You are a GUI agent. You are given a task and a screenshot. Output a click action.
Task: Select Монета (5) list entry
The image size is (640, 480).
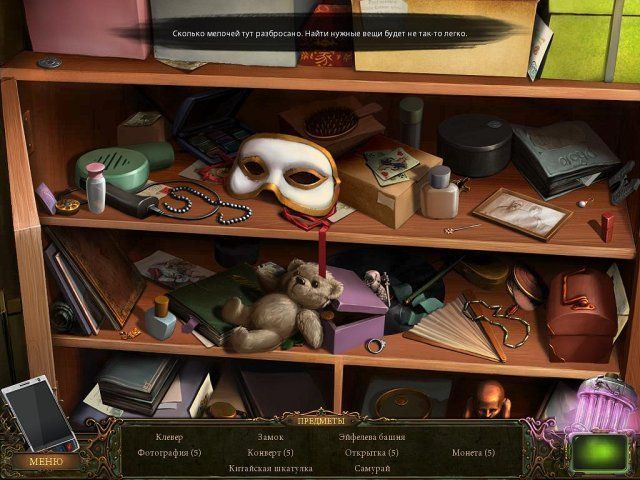(x=473, y=452)
